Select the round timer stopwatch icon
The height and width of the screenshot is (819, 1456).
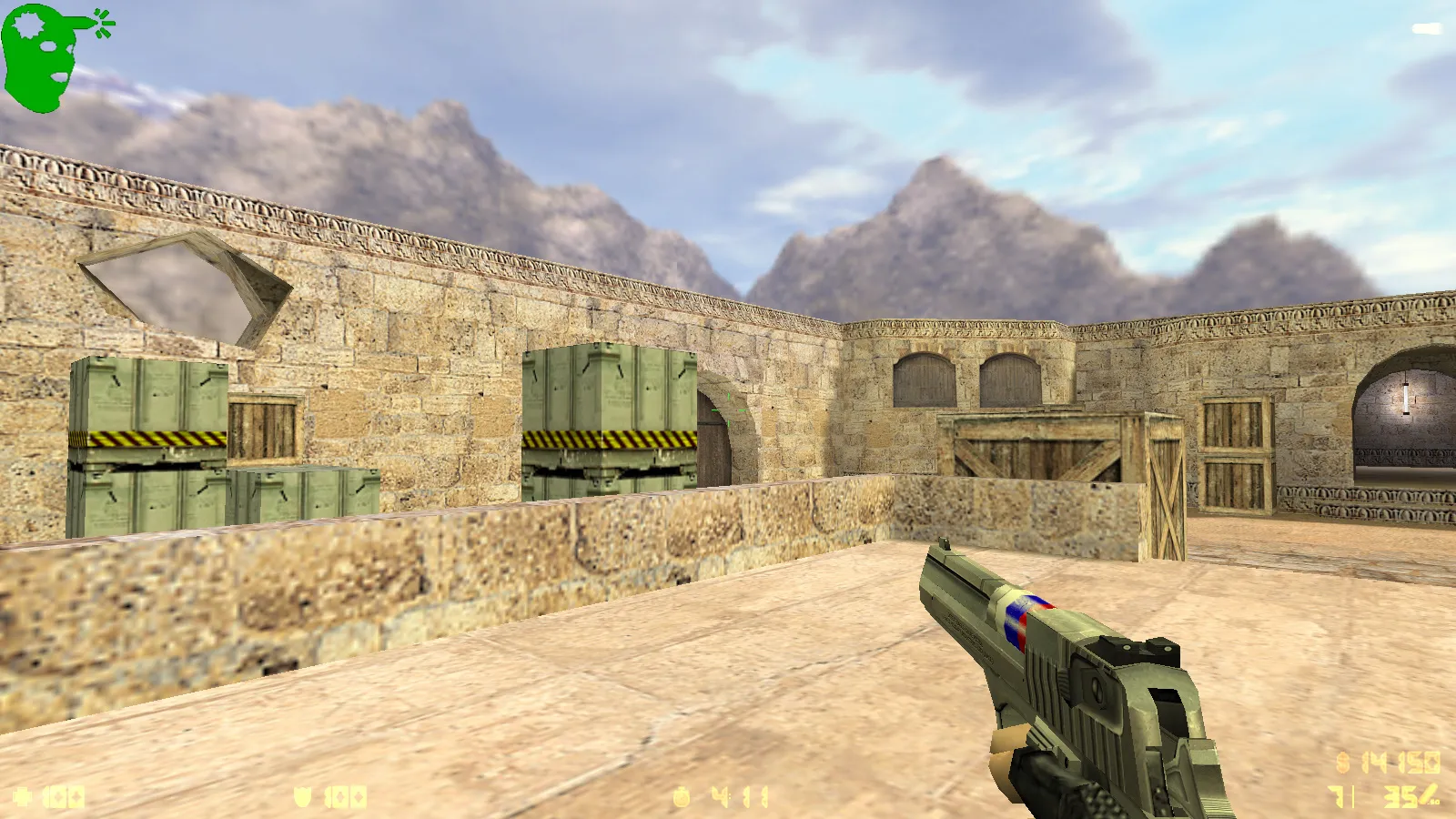(x=681, y=795)
